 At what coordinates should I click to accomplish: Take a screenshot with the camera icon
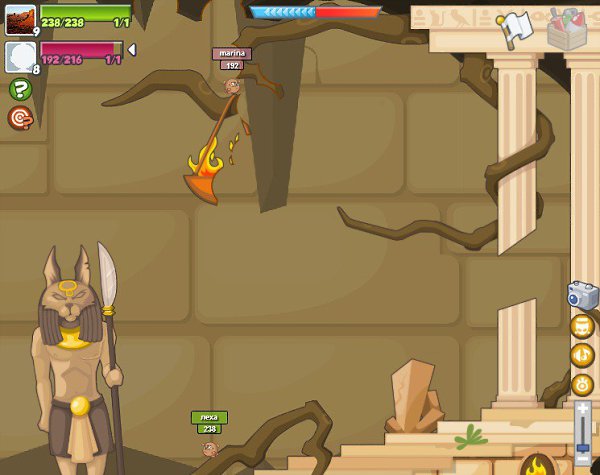[582, 296]
